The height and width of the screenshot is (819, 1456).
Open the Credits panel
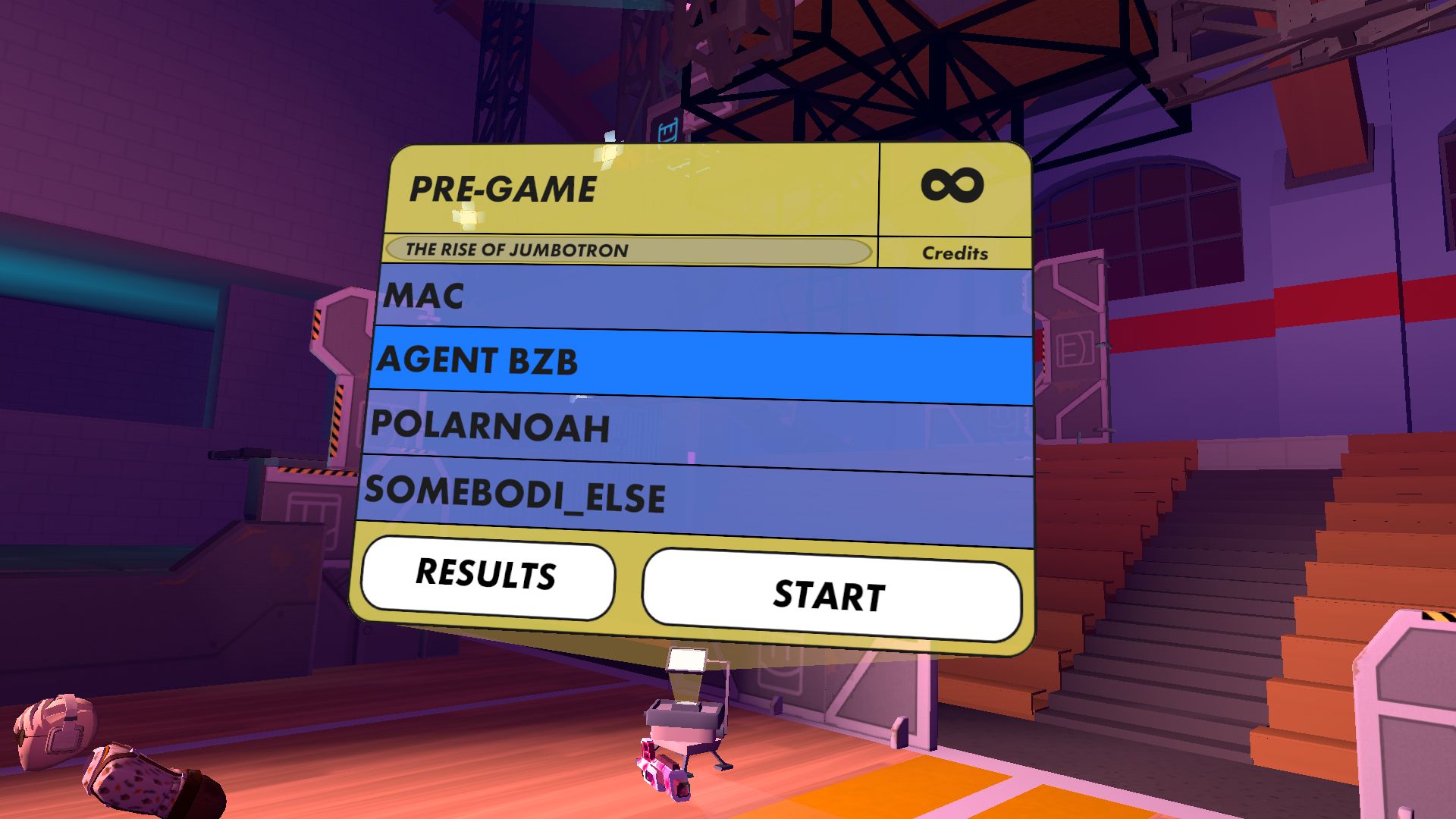pyautogui.click(x=955, y=253)
